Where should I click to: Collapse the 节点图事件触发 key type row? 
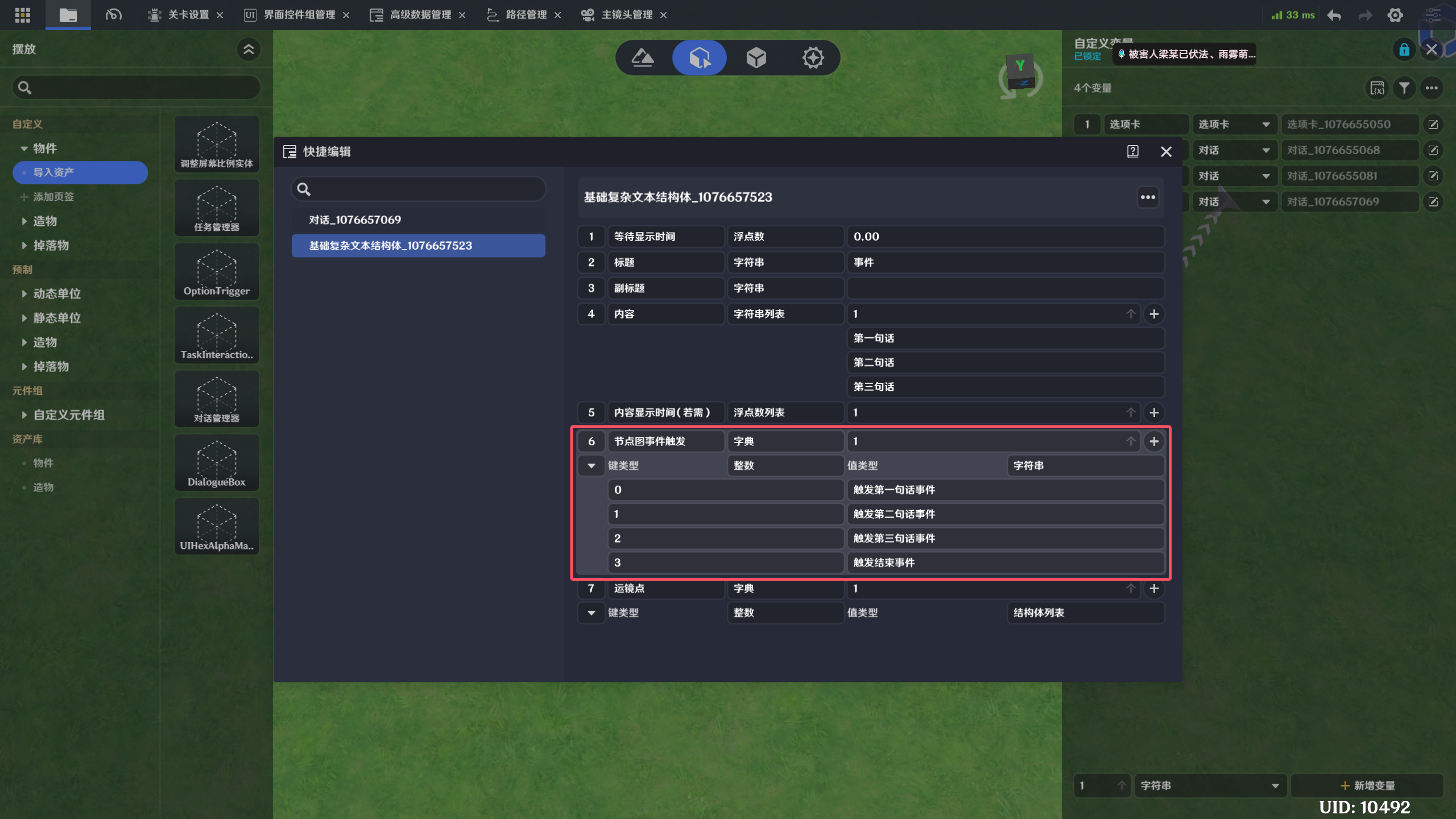[x=591, y=466]
